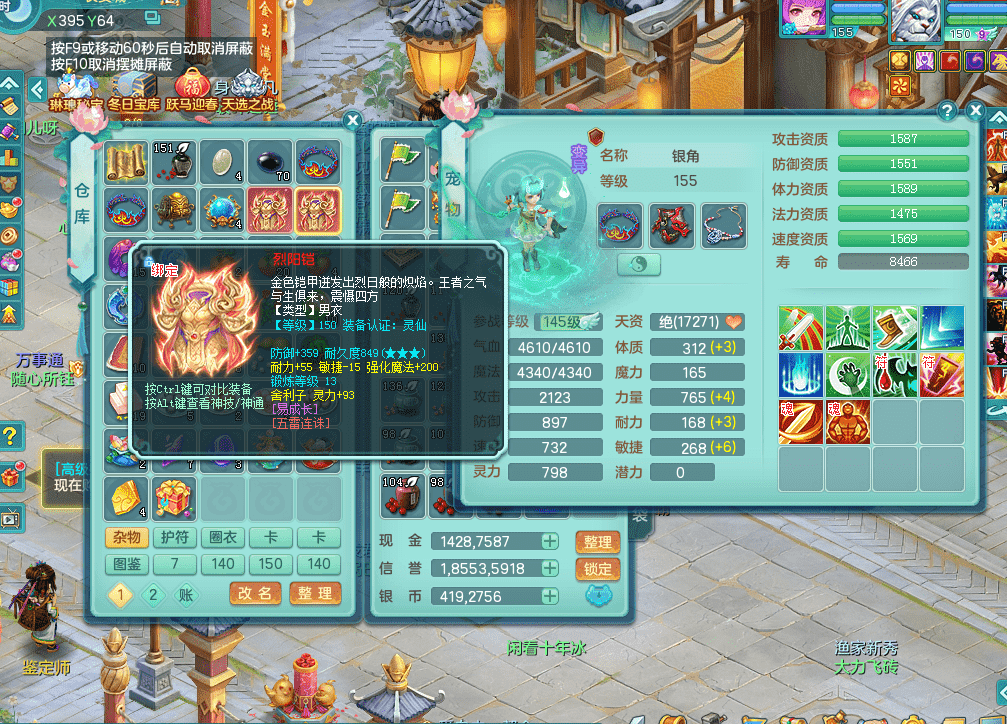Screen dimensions: 1007x724
Task: Switch to warehouse page 2
Action: click(x=153, y=594)
